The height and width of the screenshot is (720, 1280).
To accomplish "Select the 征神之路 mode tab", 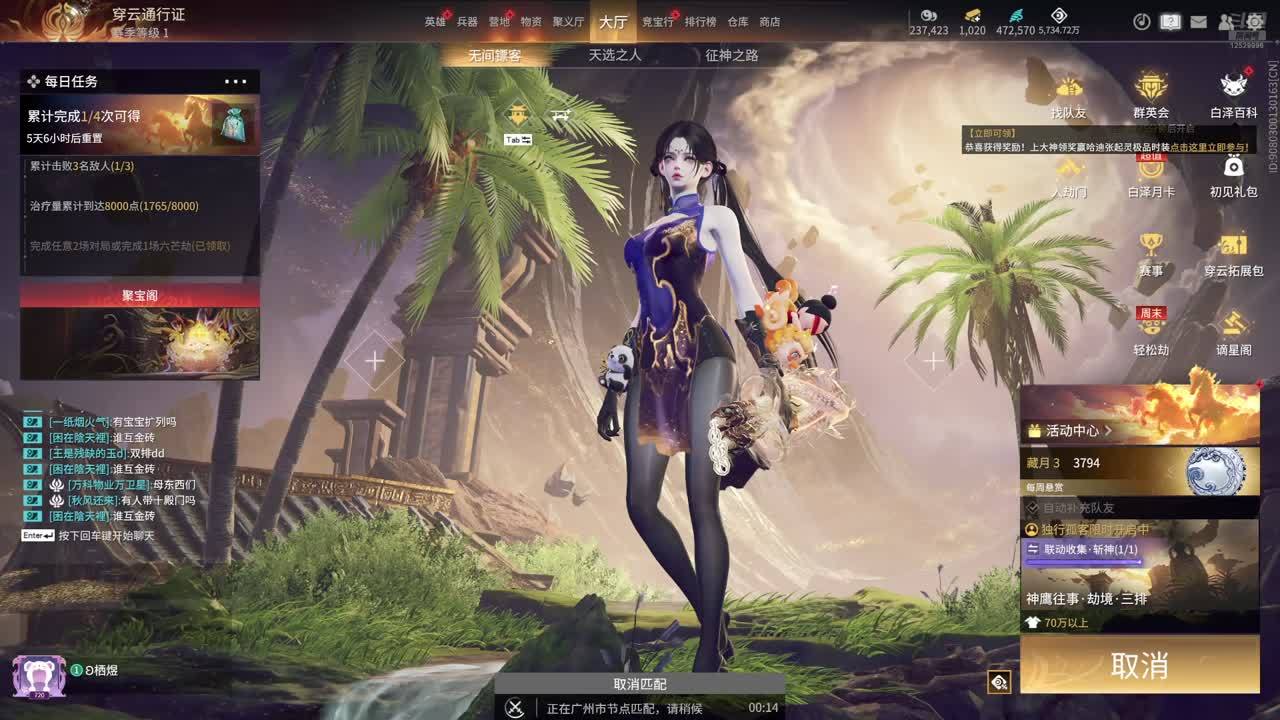I will point(732,56).
